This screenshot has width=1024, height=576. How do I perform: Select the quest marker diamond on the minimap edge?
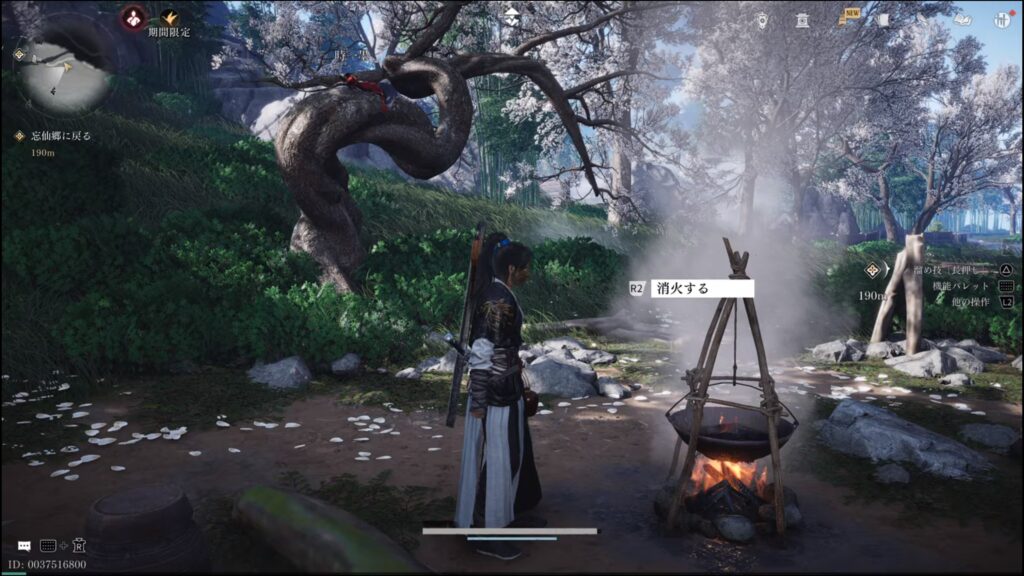pos(18,56)
